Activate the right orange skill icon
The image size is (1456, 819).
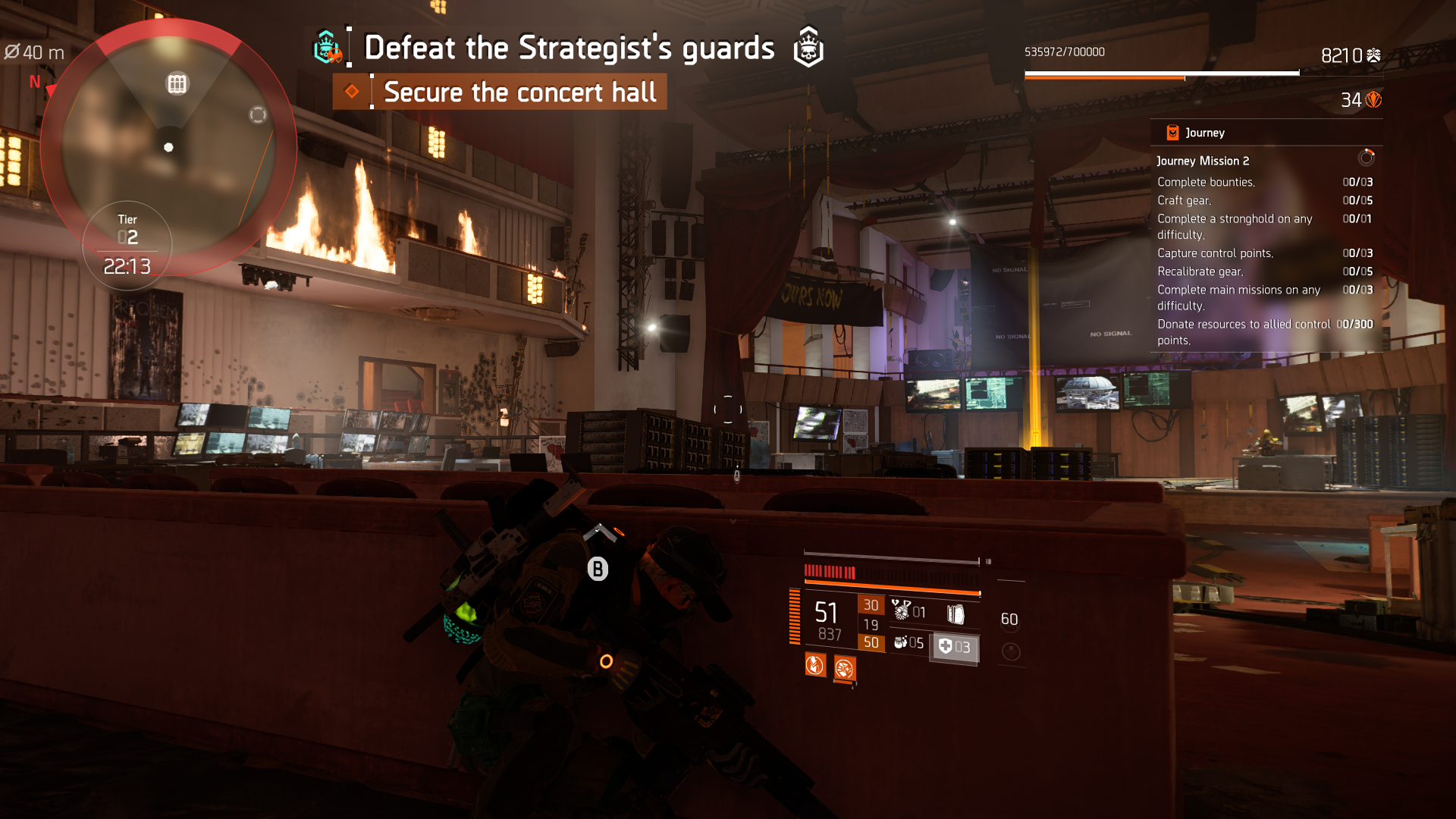(x=844, y=668)
